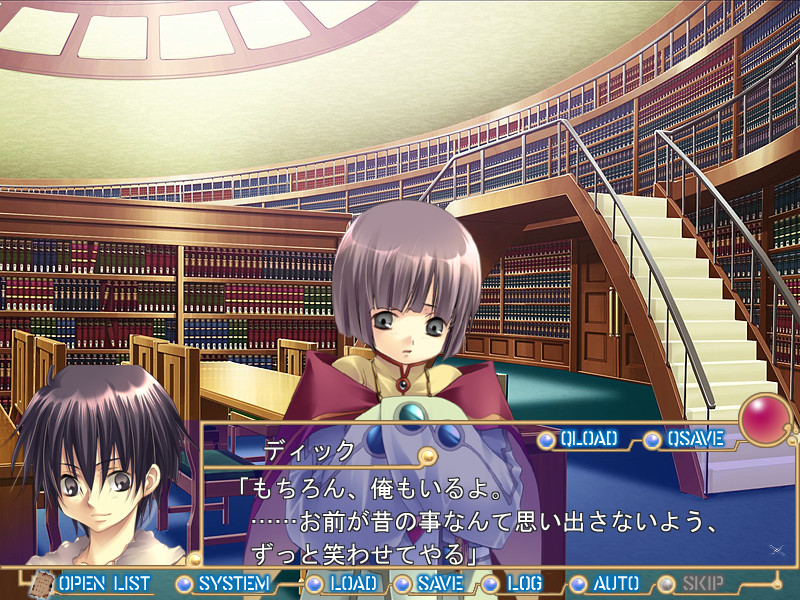Click the LOAD button
This screenshot has height=600, width=800.
(x=353, y=583)
